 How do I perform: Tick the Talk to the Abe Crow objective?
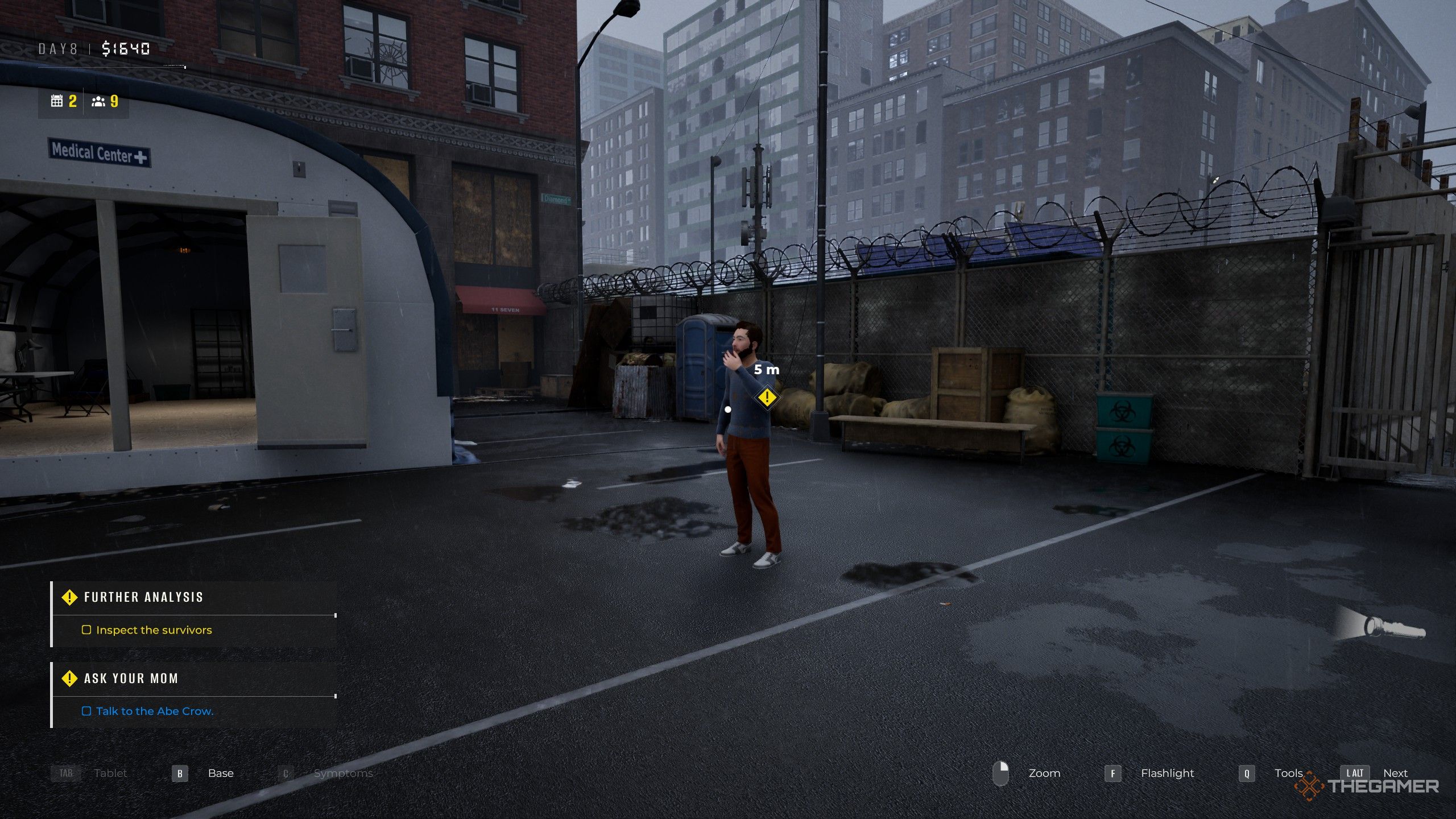point(86,711)
